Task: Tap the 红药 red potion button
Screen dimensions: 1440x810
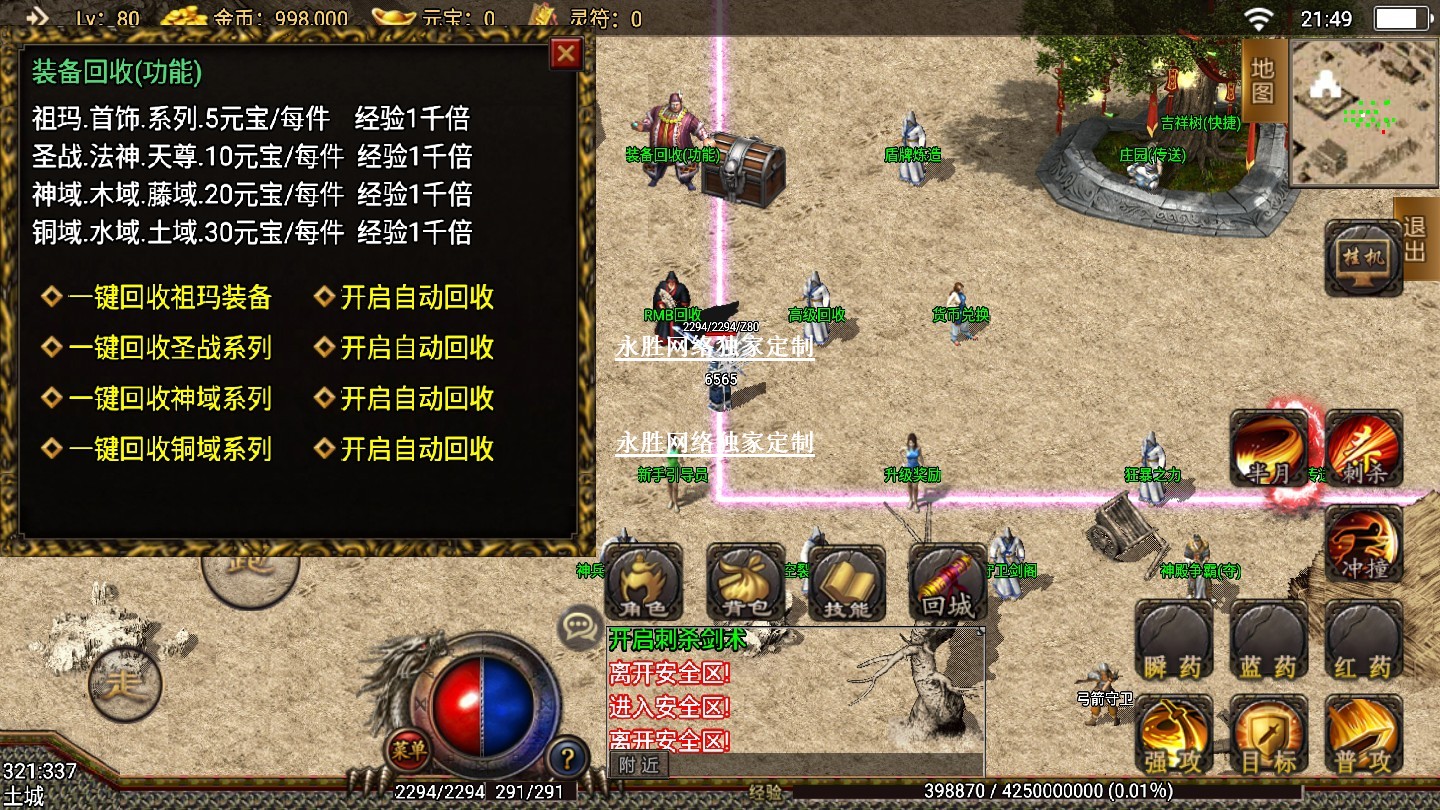Action: coord(1364,641)
